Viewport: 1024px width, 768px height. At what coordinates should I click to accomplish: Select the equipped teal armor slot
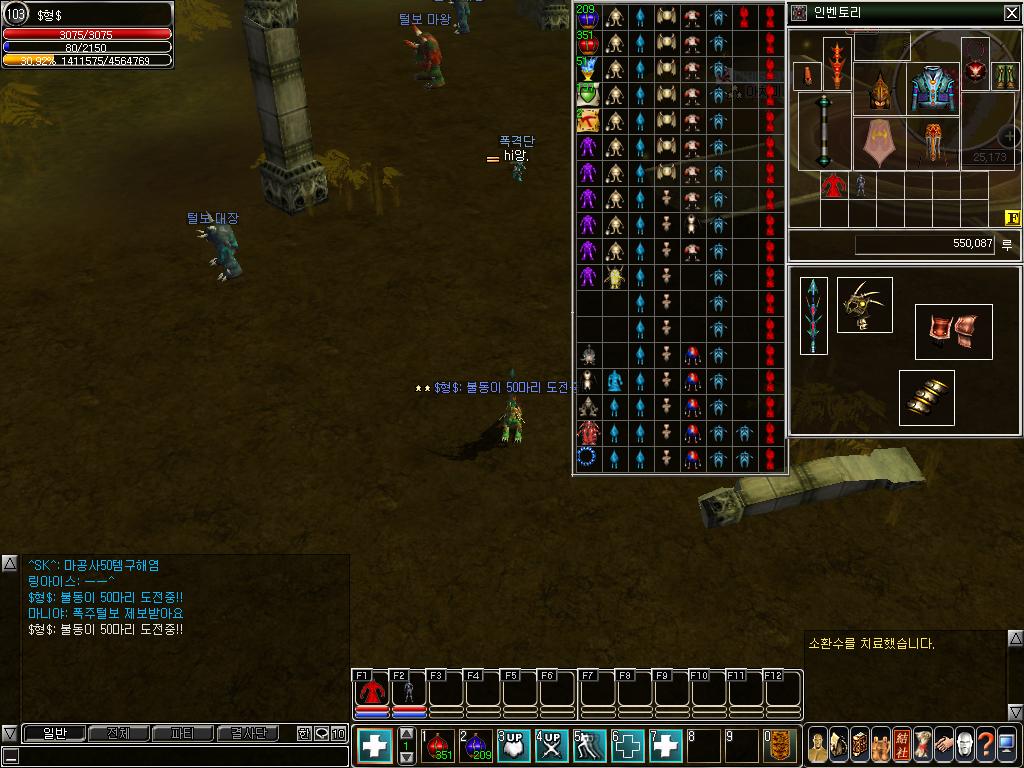coord(934,90)
